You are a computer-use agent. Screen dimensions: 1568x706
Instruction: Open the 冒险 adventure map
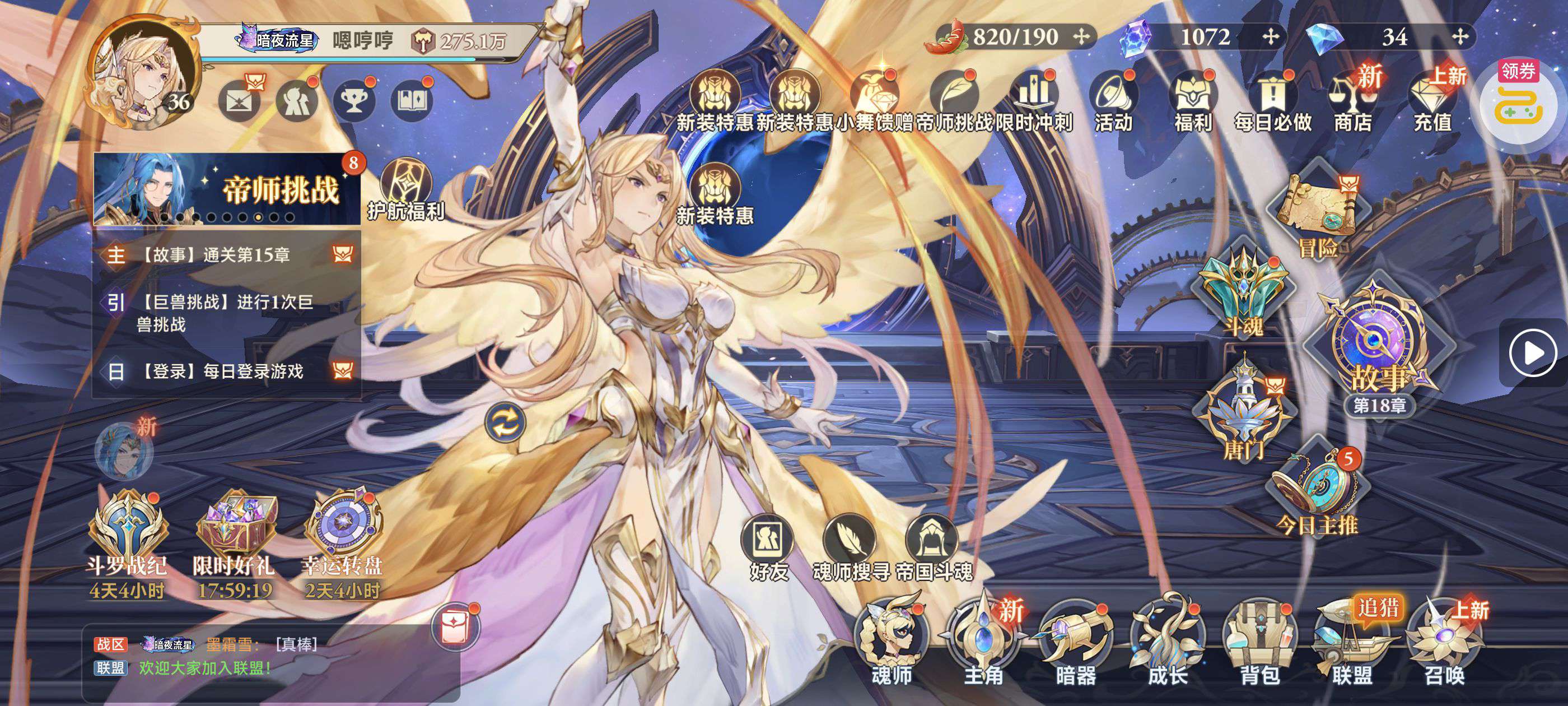[x=1318, y=210]
